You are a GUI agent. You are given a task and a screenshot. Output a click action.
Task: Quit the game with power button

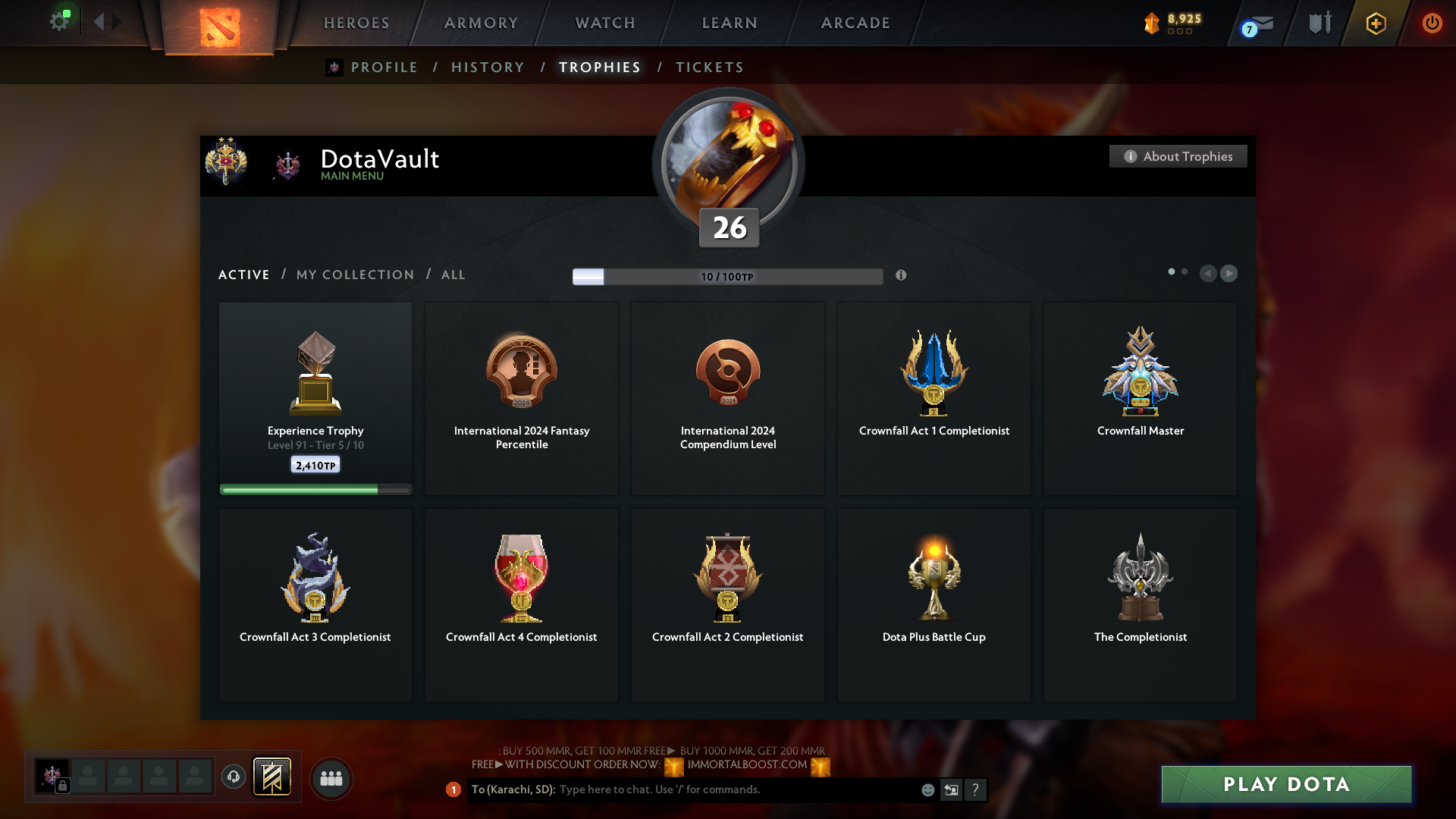click(1432, 23)
